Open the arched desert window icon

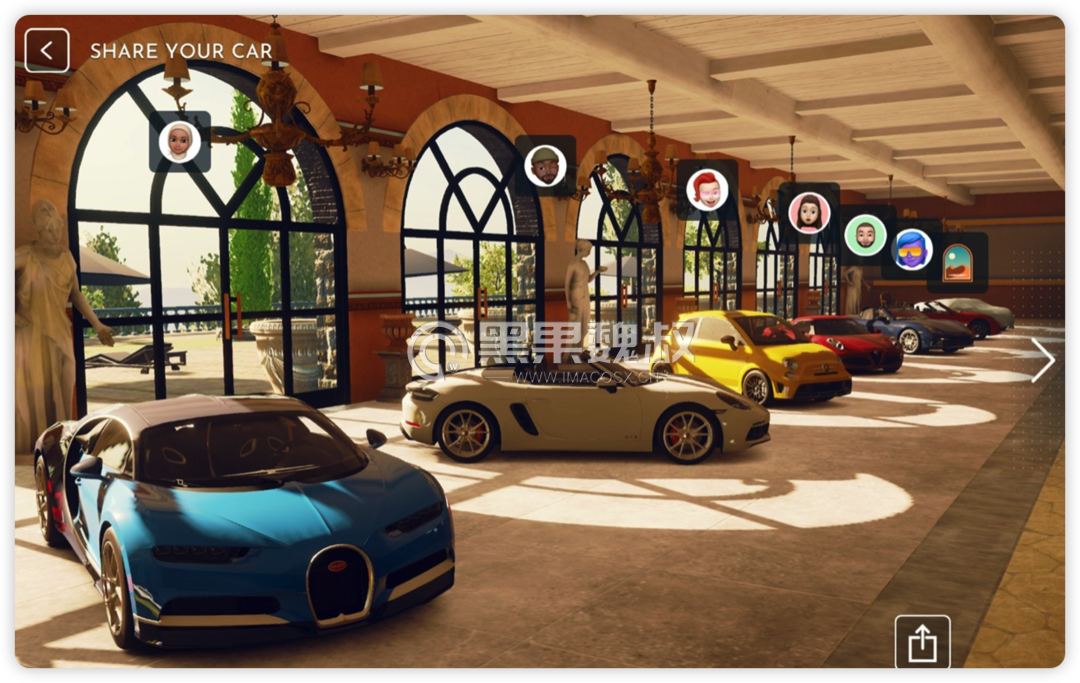pos(957,262)
